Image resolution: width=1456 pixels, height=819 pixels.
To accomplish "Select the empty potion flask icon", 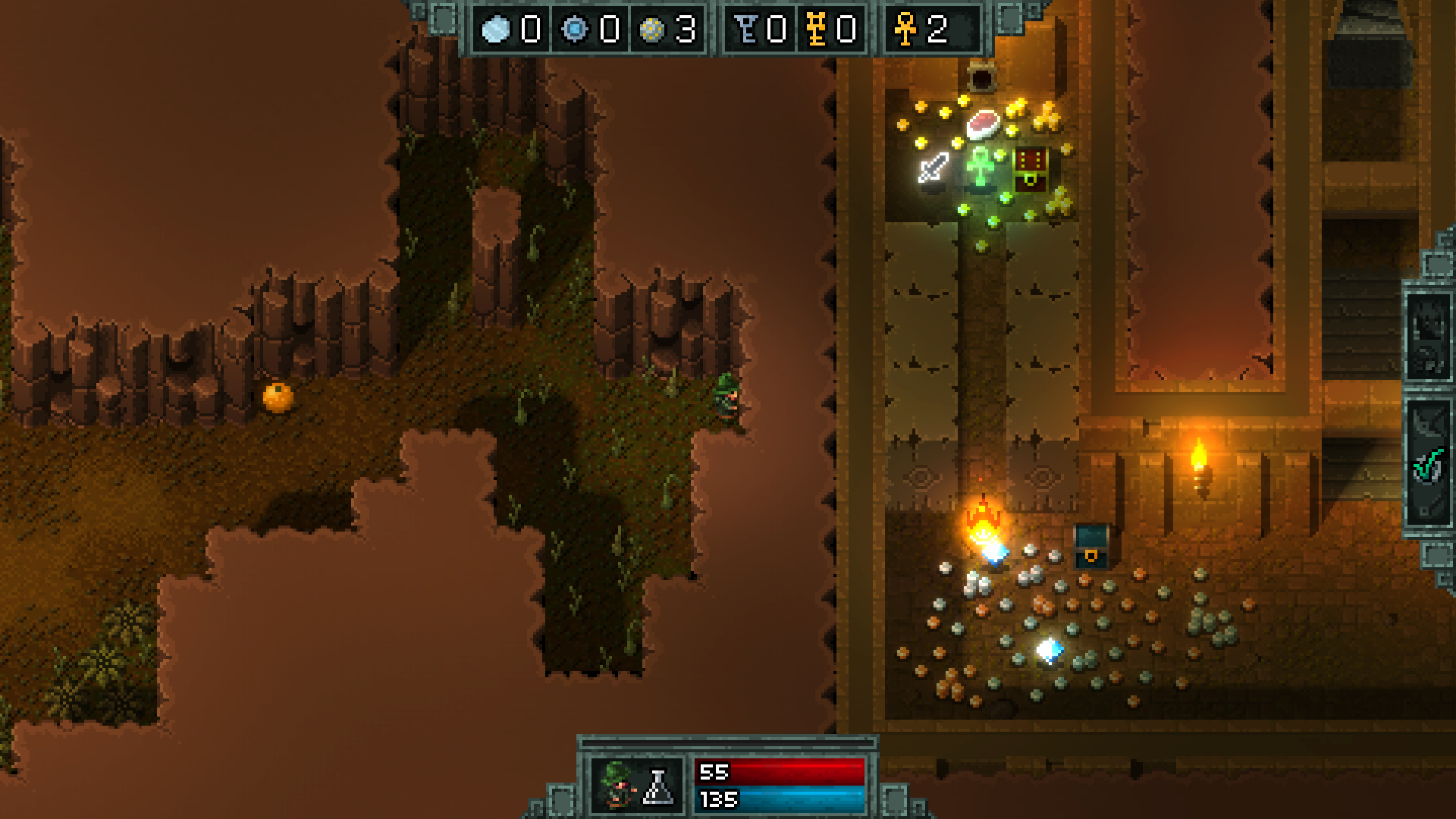I will click(657, 787).
